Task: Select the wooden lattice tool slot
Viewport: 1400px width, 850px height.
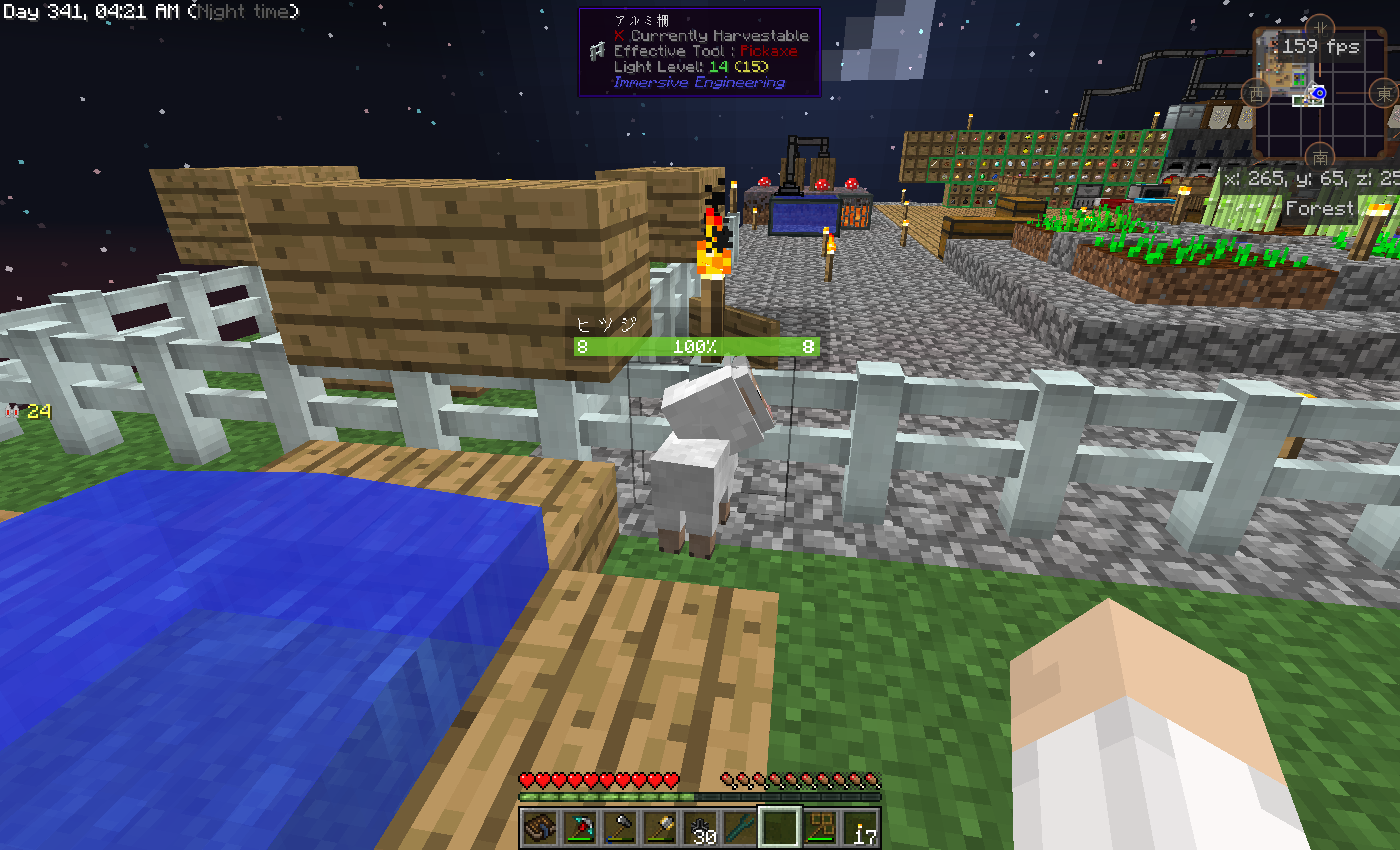Action: pos(820,828)
